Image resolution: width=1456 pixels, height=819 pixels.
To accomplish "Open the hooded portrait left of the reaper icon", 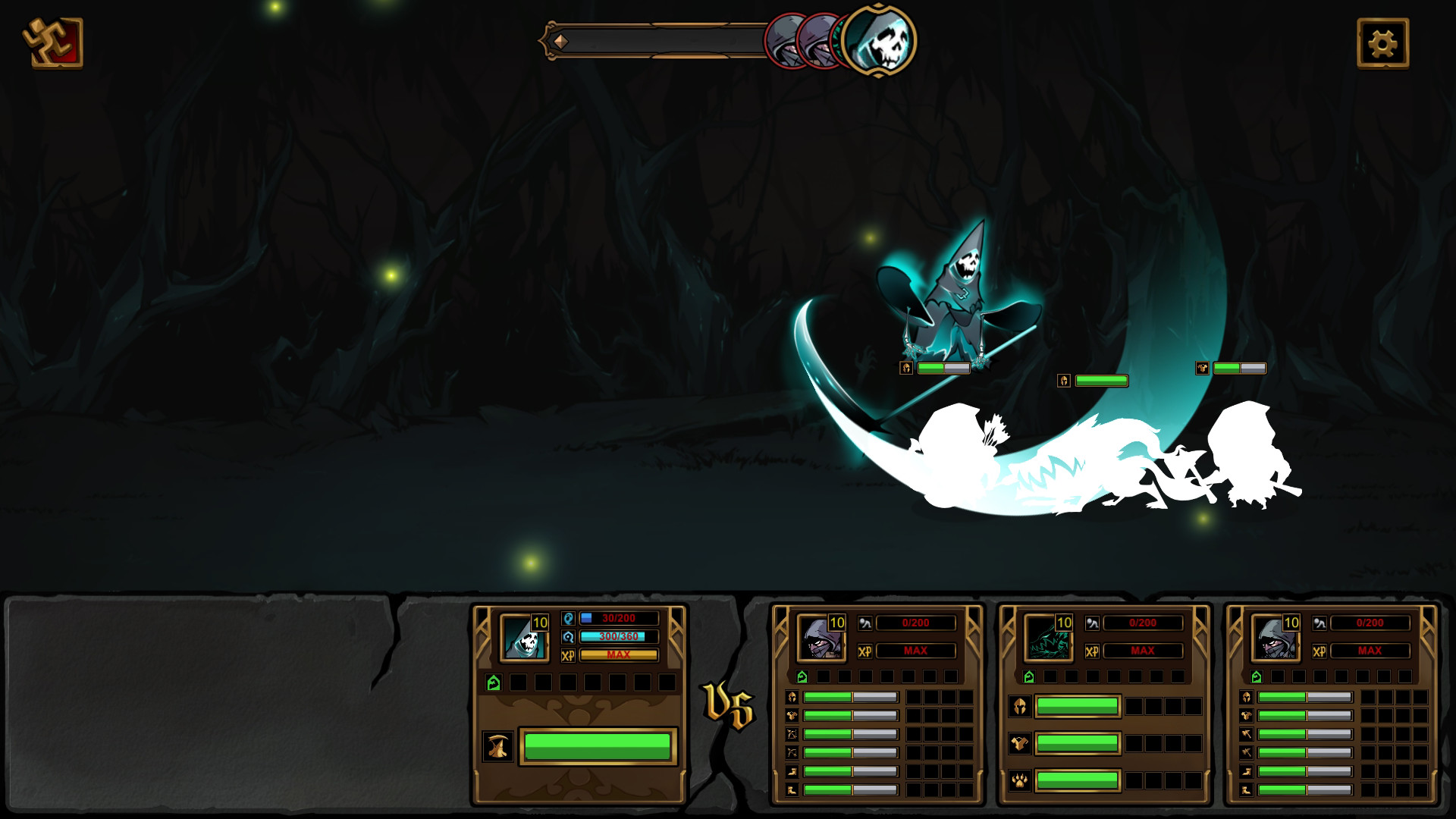I will (x=817, y=42).
